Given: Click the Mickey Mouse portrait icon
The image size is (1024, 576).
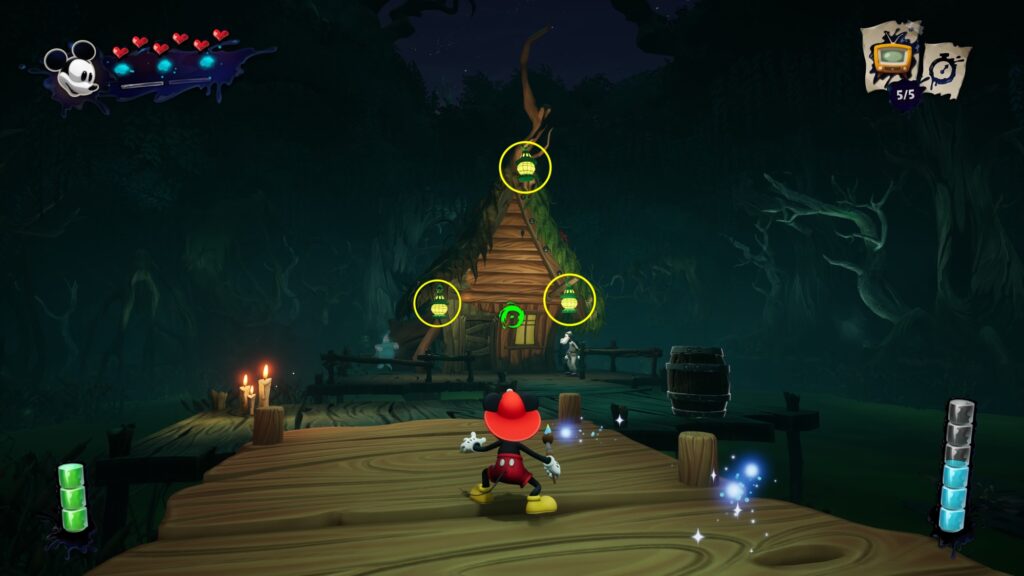Looking at the screenshot, I should tap(71, 70).
